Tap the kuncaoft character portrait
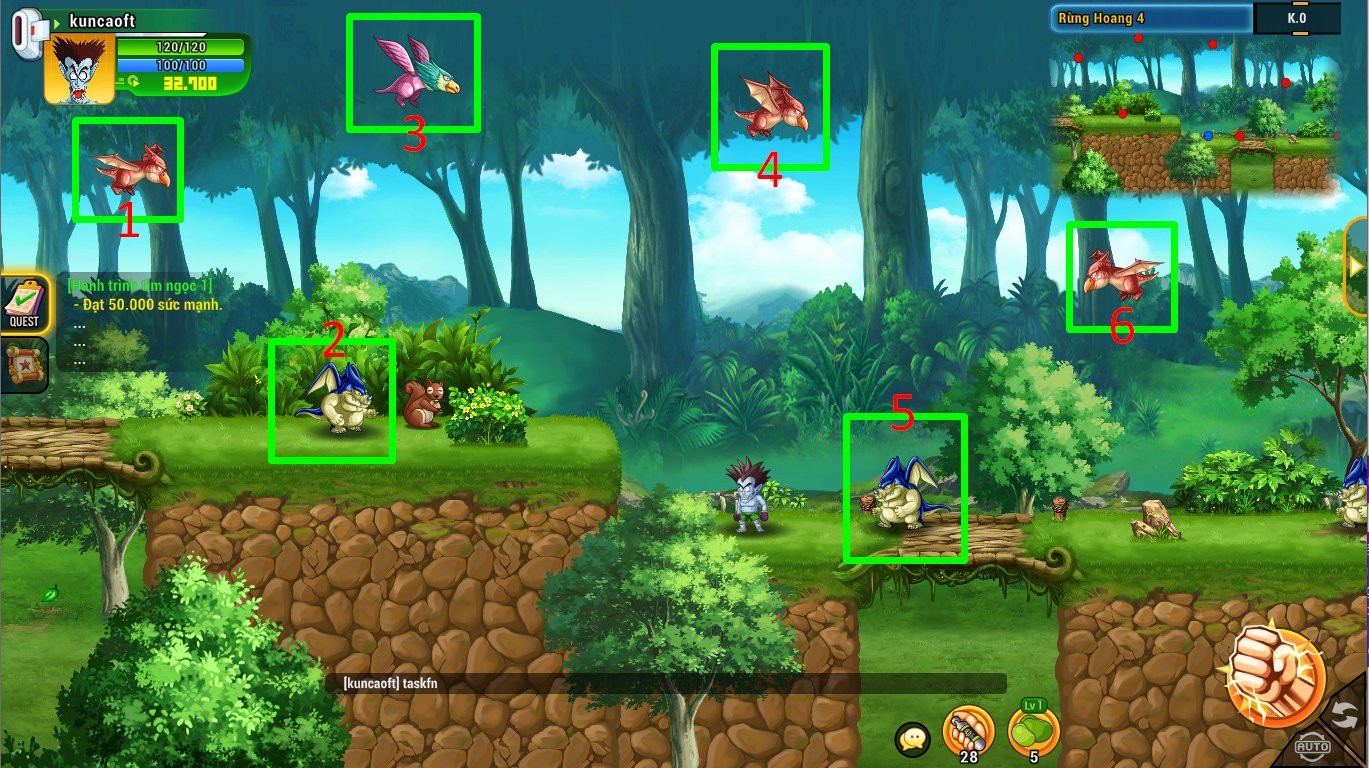 [79, 69]
